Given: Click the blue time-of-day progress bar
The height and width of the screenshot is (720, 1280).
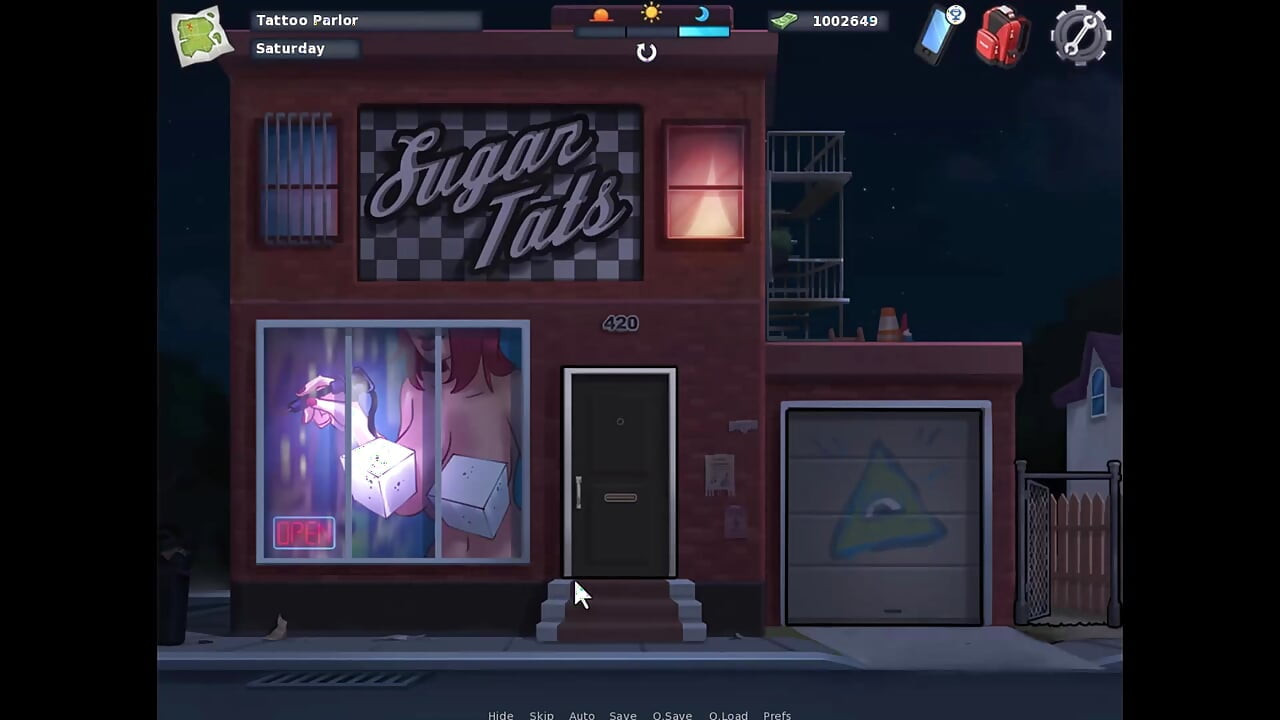Looking at the screenshot, I should tap(702, 31).
